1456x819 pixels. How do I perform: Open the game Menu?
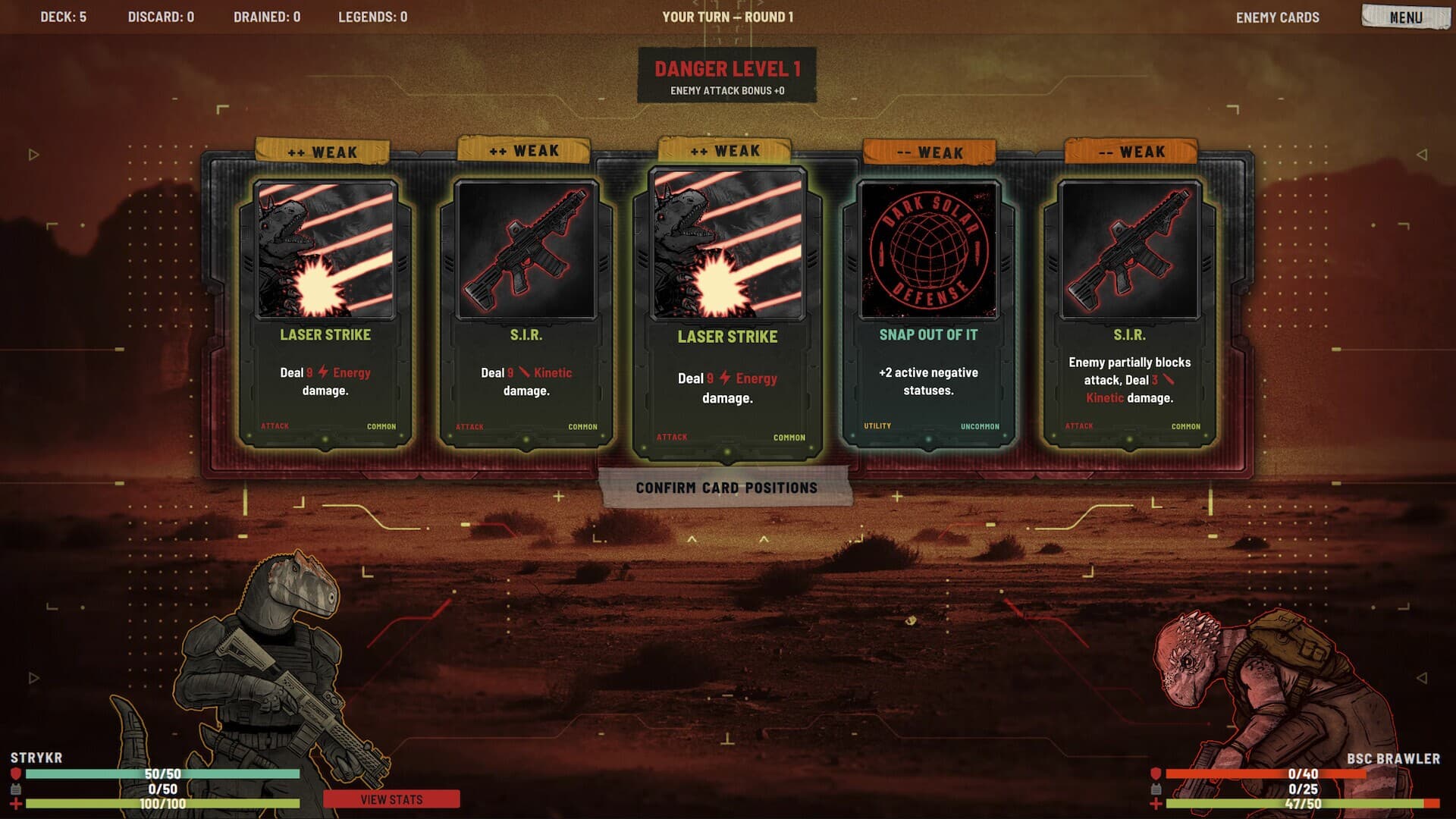click(x=1405, y=17)
